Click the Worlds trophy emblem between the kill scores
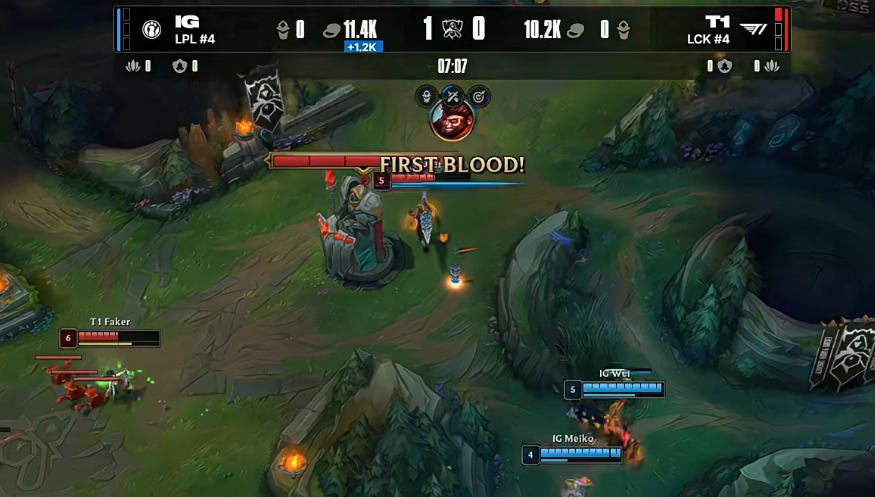This screenshot has width=875, height=497. click(x=452, y=29)
